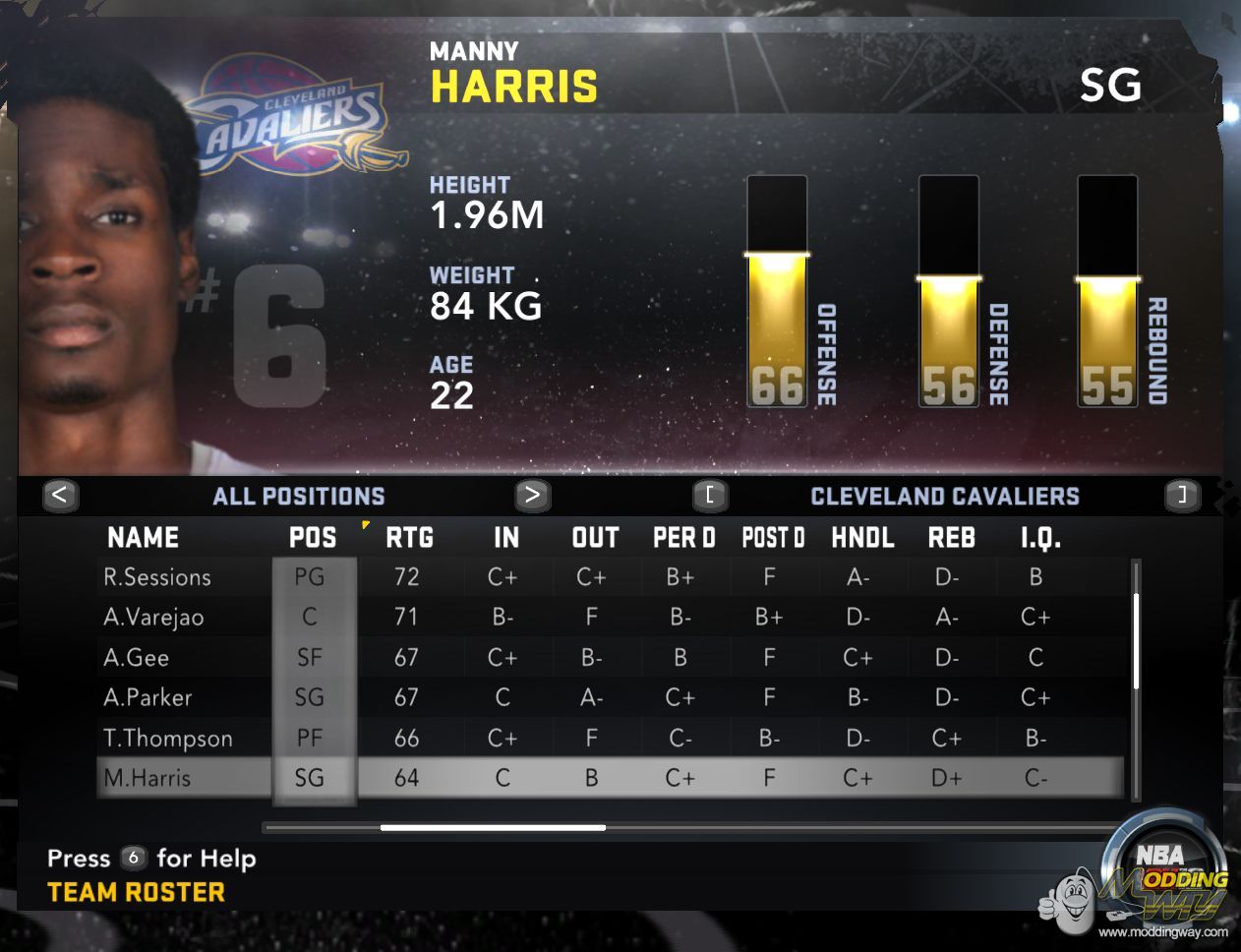Choose A.Gee from the roster list
Viewport: 1241px width, 952px height.
pos(137,658)
